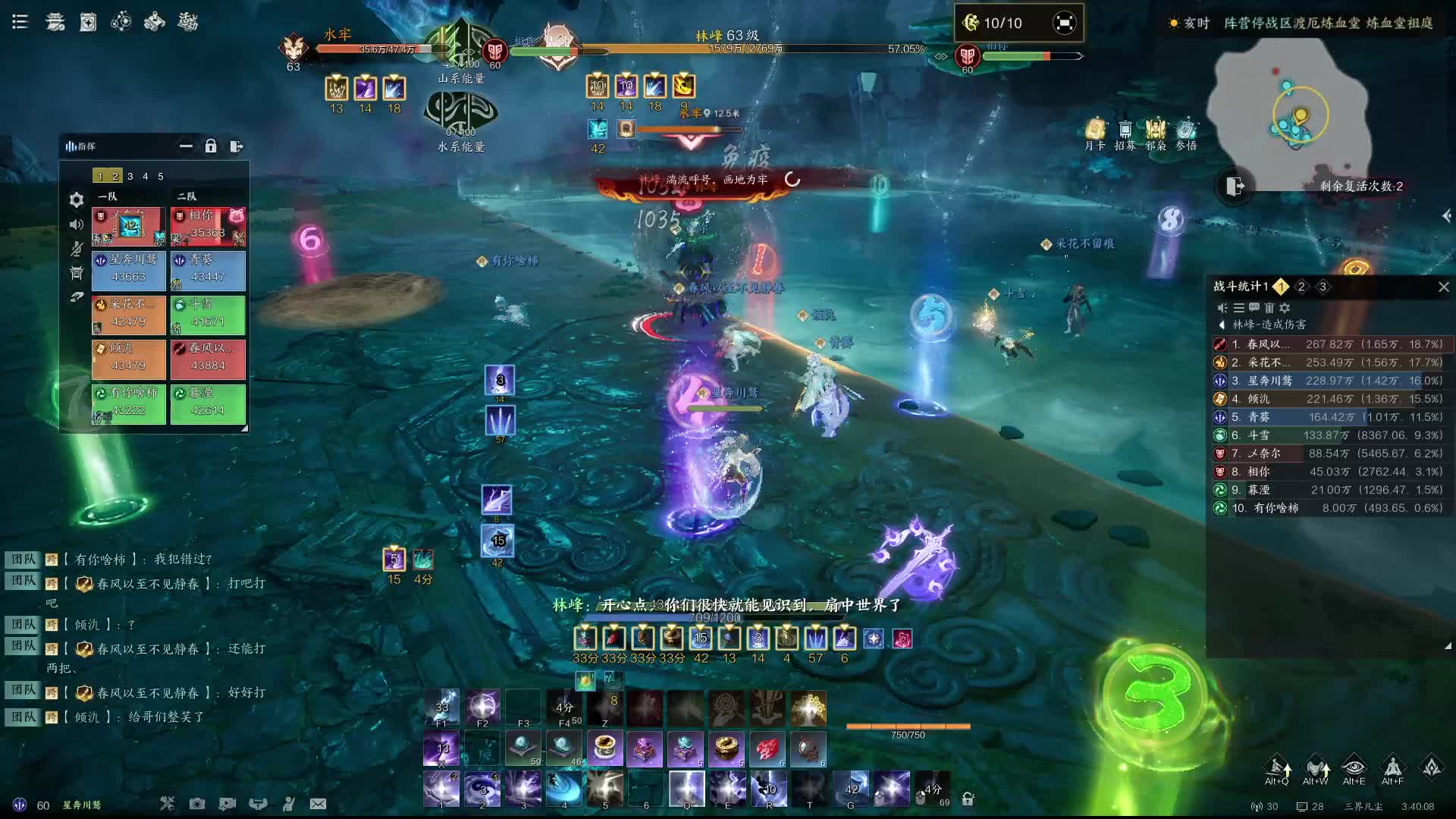Screen dimensions: 1456x819
Task: Open the 月卡 monthly card icon
Action: pyautogui.click(x=1095, y=133)
